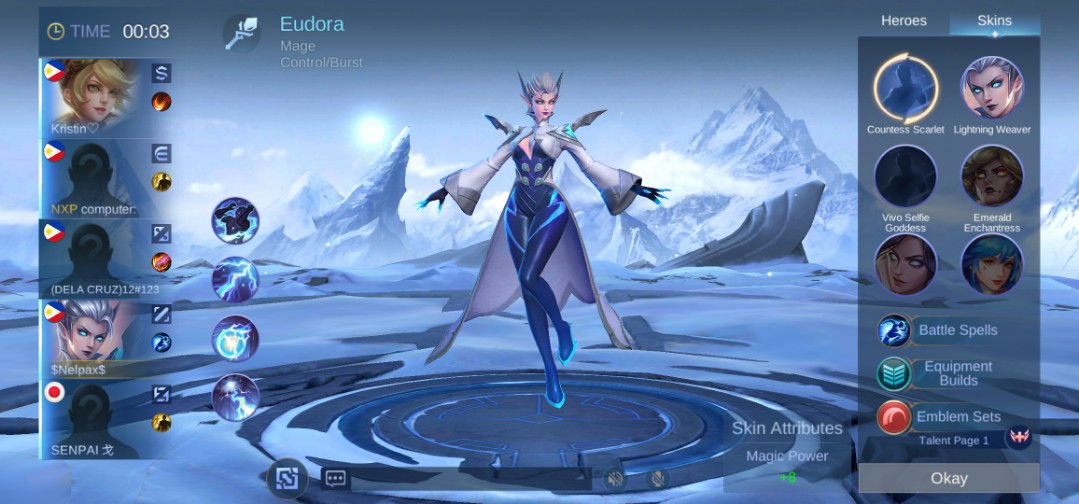
Task: Switch to the Heroes tab
Action: (x=903, y=21)
